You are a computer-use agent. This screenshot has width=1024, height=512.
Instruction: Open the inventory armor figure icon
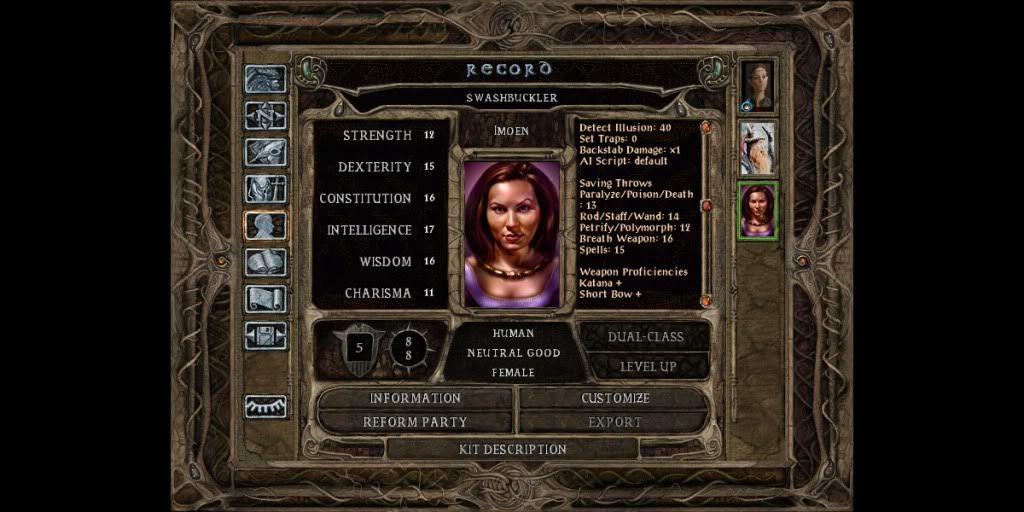pyautogui.click(x=266, y=188)
